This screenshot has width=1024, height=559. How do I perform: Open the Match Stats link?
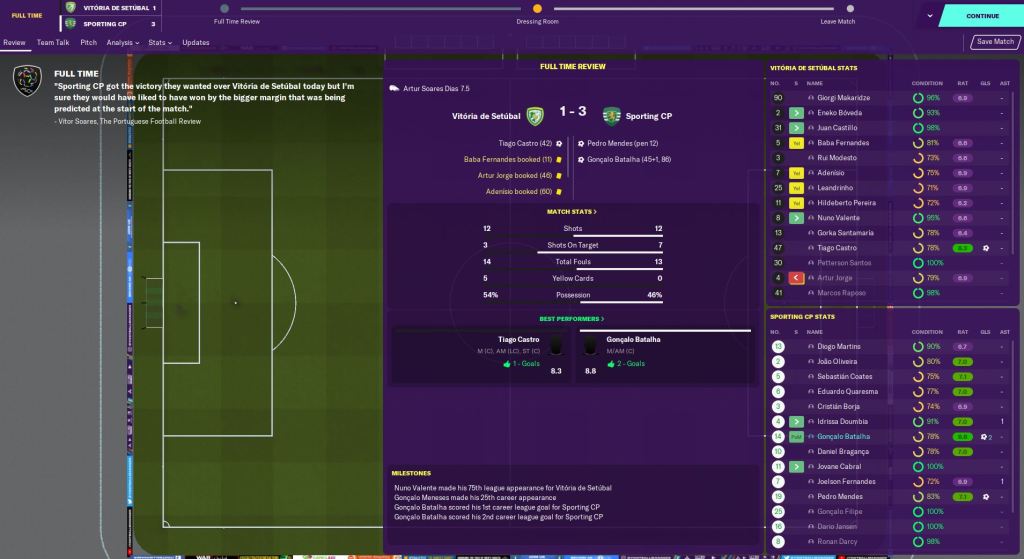[571, 212]
